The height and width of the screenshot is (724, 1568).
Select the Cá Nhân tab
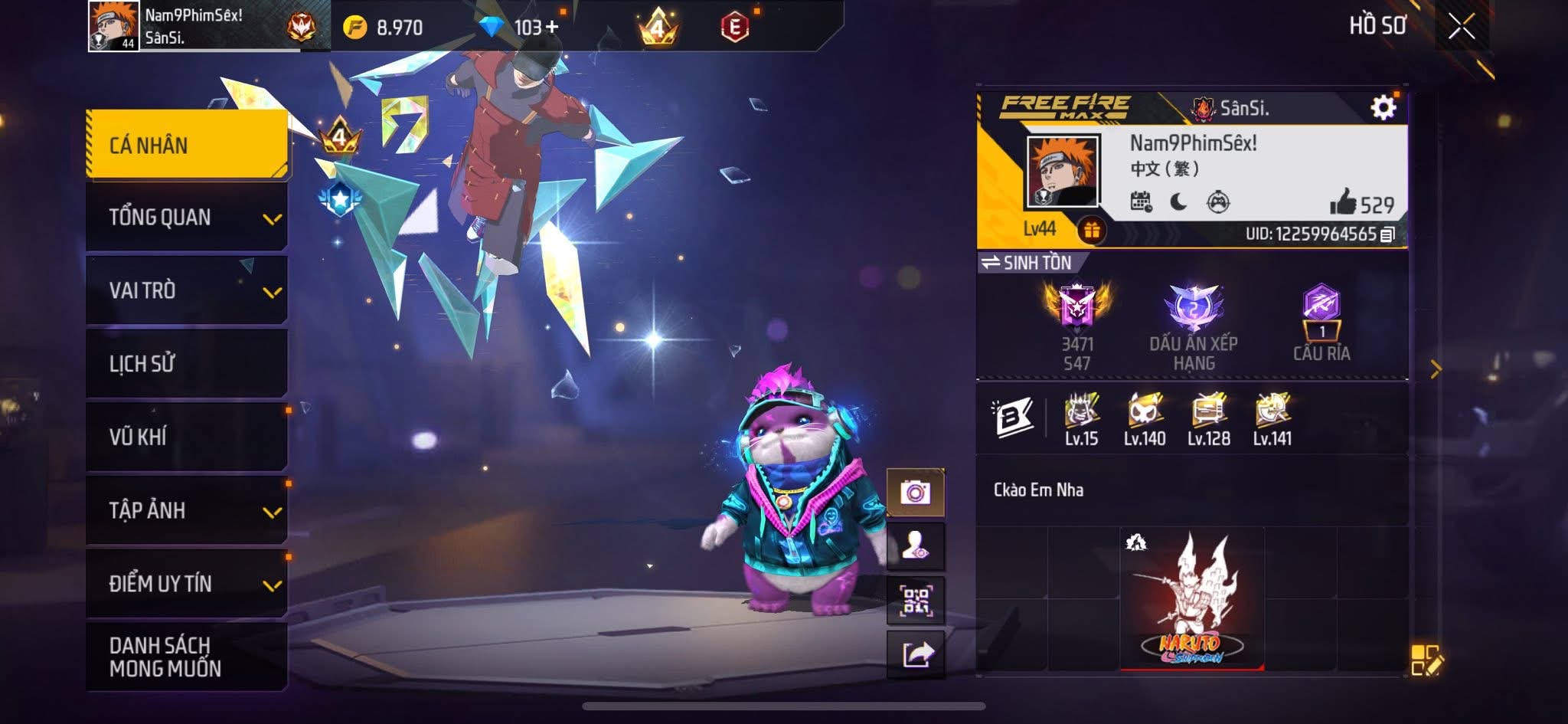[x=187, y=145]
